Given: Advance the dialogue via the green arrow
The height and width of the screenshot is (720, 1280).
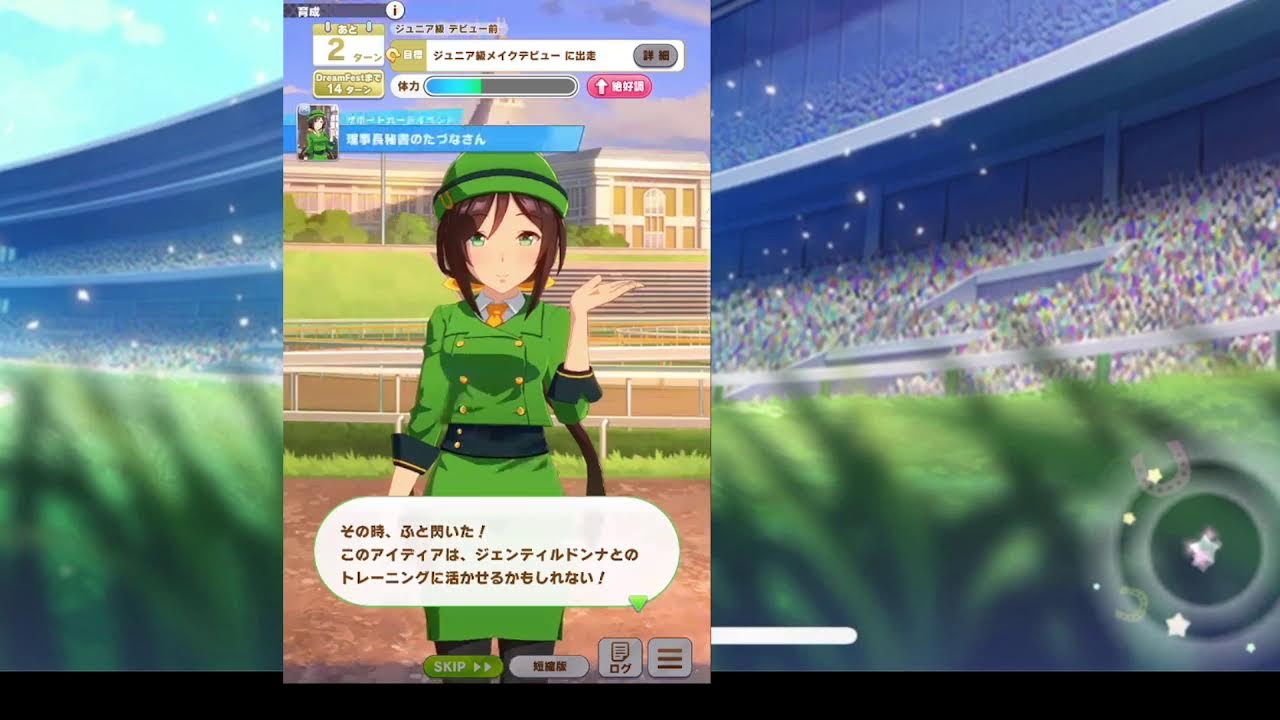Looking at the screenshot, I should (x=637, y=602).
